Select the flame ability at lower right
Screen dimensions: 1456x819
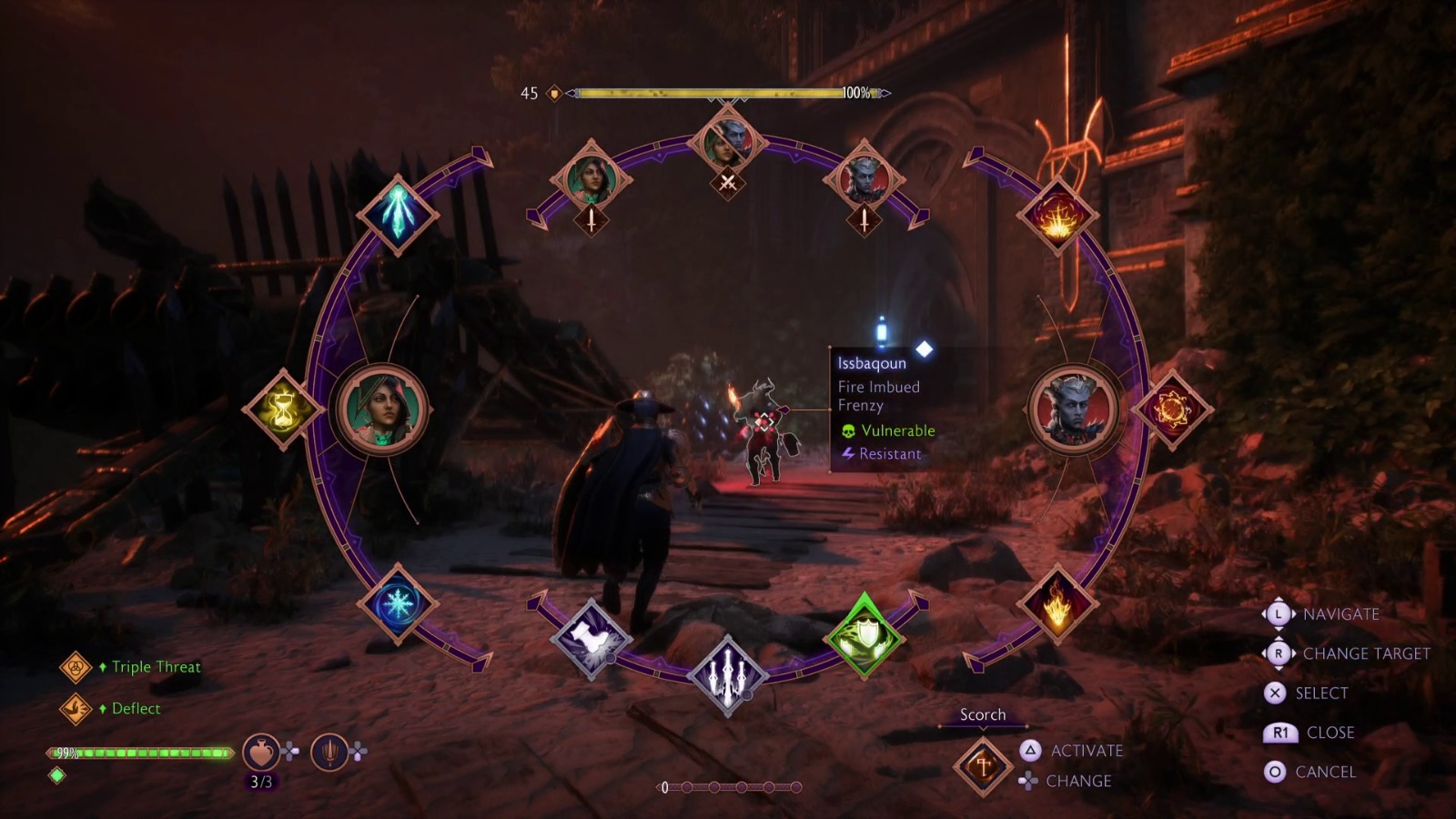(x=1058, y=602)
